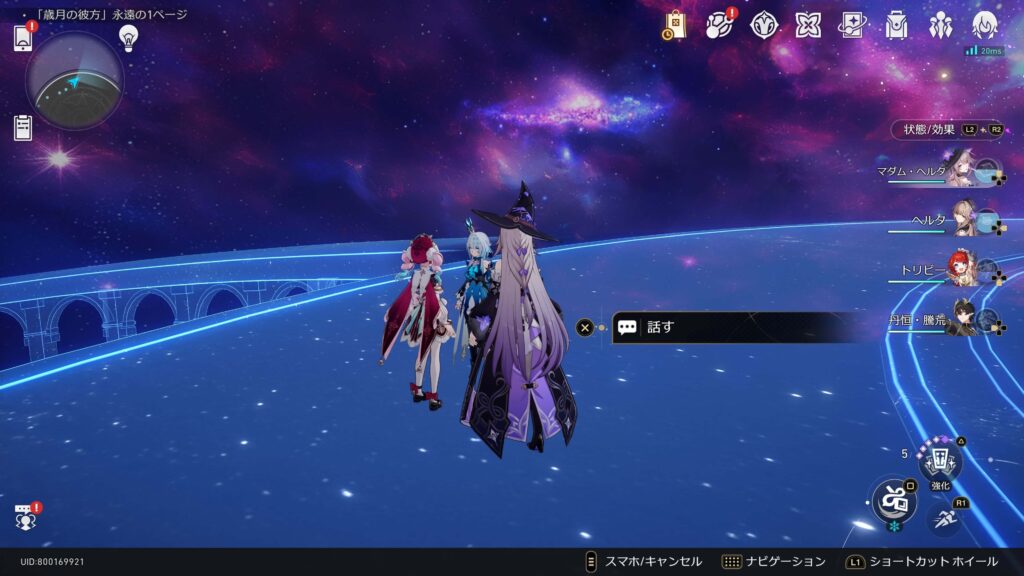The height and width of the screenshot is (576, 1024).
Task: Open the connected-nodes icon with red alert
Action: [719, 26]
